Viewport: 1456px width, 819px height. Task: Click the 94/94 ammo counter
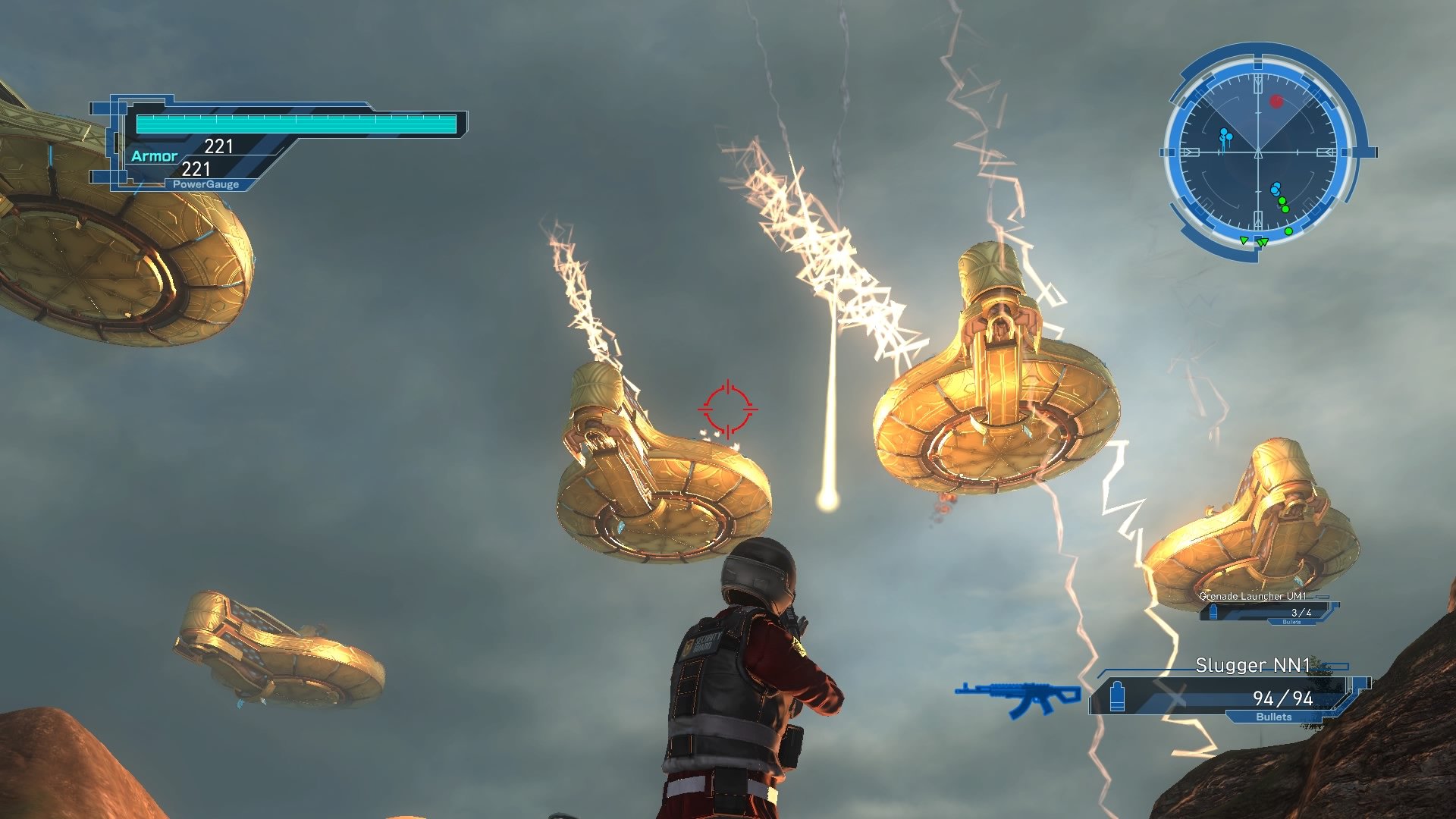tap(1282, 698)
